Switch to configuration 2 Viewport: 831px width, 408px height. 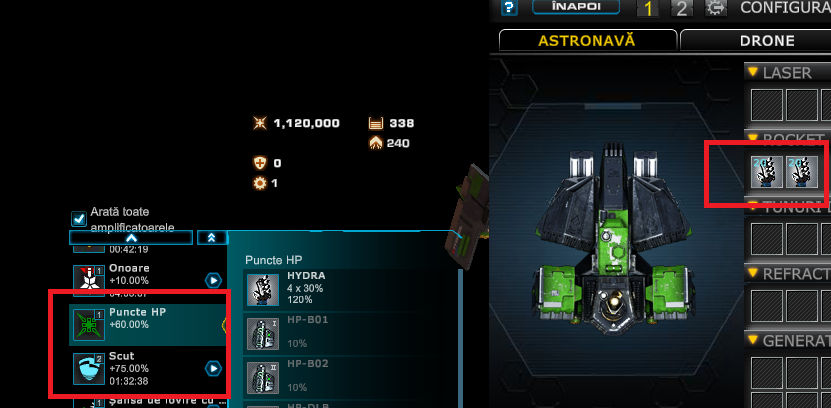tap(681, 9)
